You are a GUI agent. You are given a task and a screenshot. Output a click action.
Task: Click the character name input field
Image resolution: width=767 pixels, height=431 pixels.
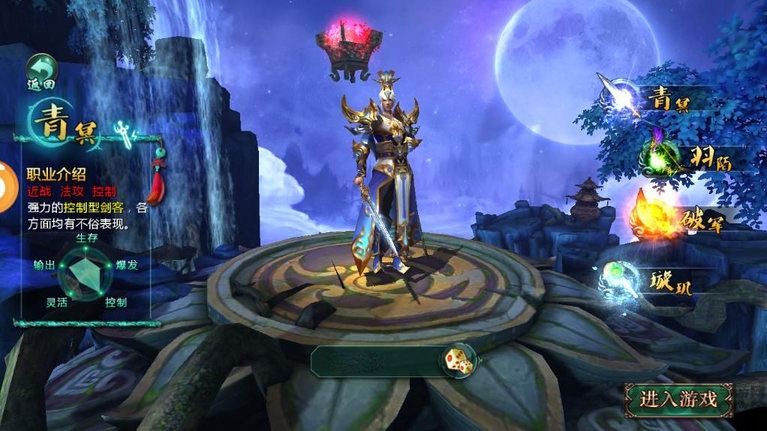pyautogui.click(x=377, y=362)
